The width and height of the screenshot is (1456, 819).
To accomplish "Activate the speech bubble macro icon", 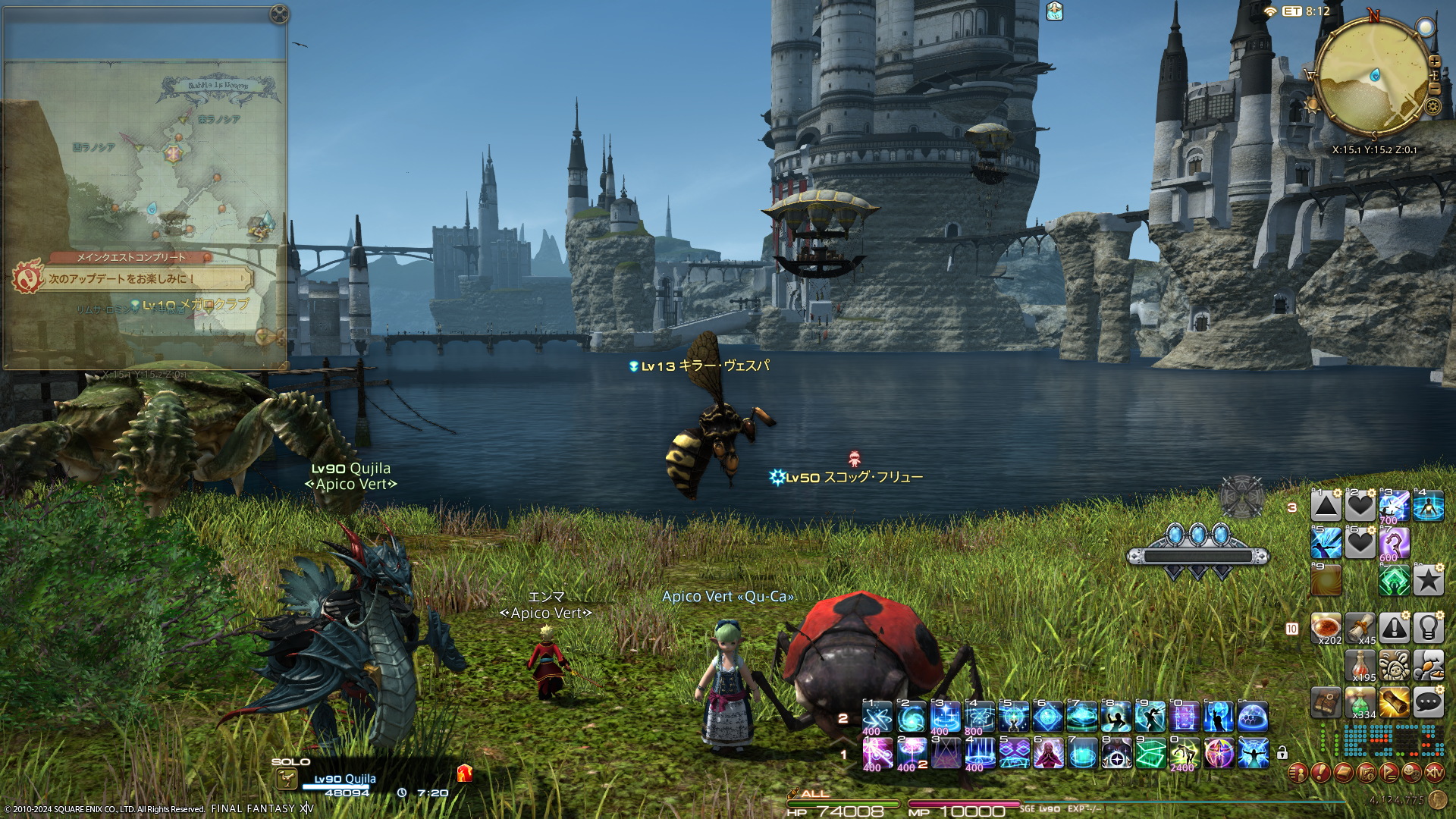I will pyautogui.click(x=1428, y=703).
